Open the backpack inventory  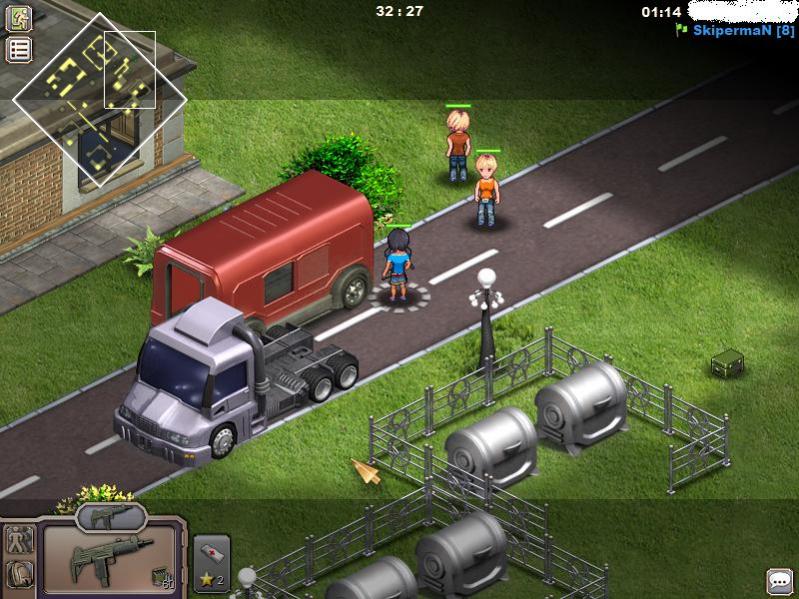pyautogui.click(x=20, y=575)
